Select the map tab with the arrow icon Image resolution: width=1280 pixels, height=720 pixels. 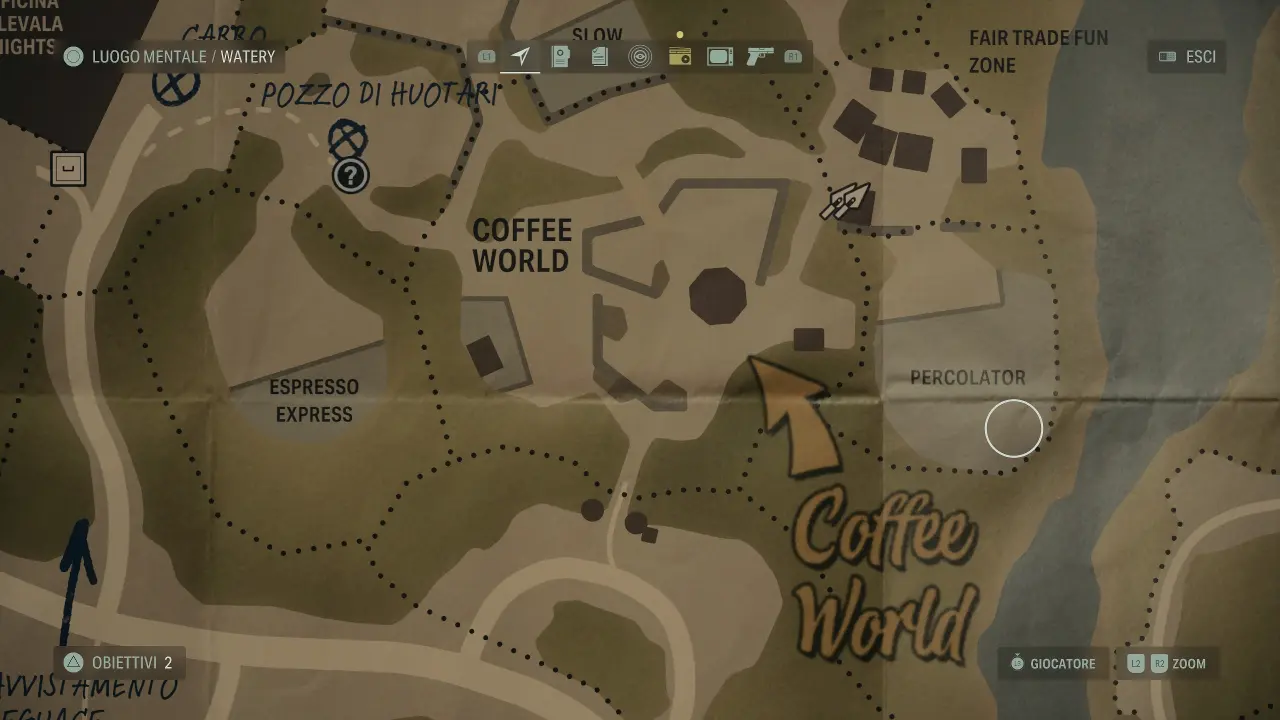520,57
